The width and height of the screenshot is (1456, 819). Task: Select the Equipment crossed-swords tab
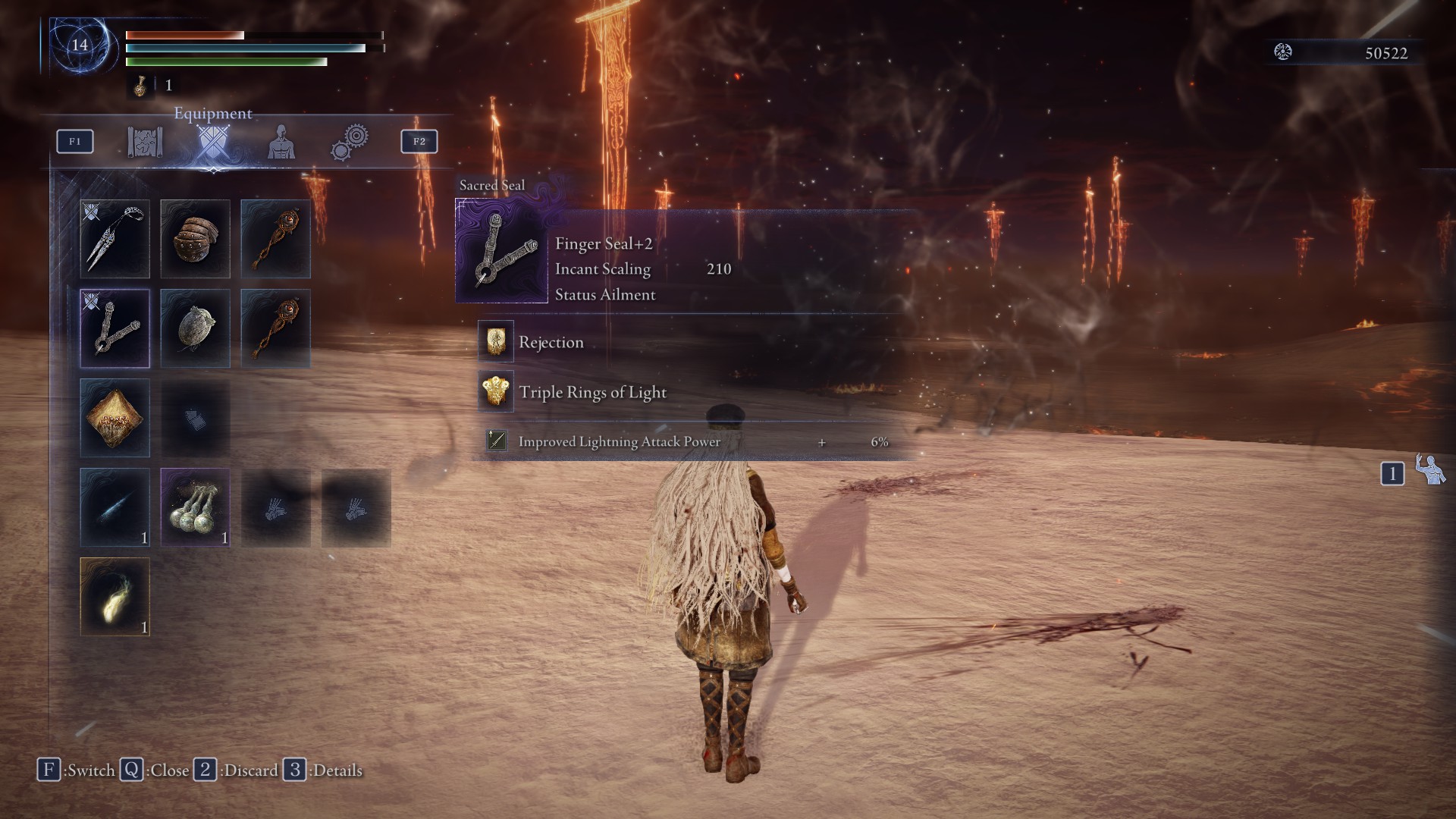pos(212,142)
